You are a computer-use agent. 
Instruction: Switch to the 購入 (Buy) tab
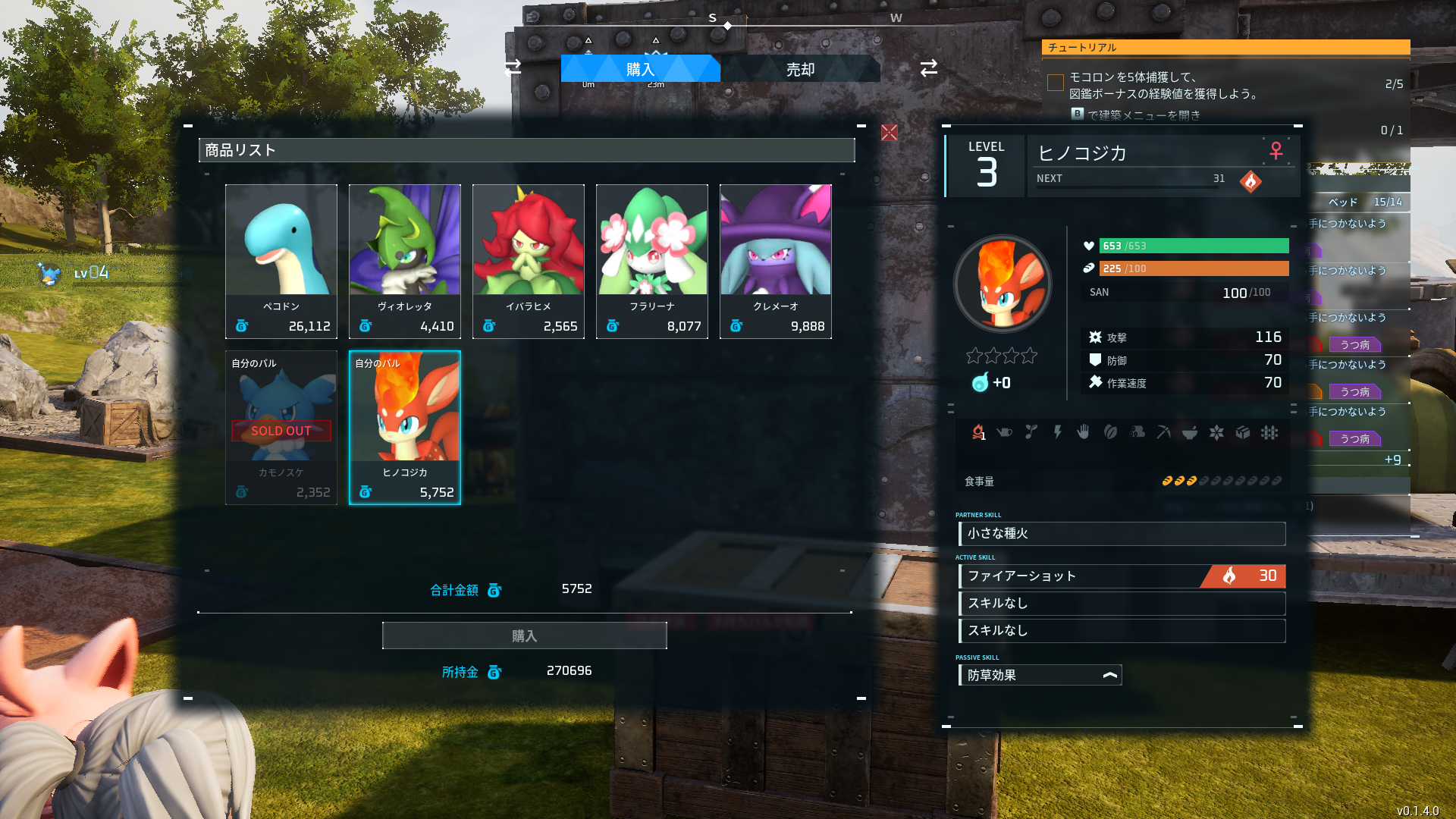(x=639, y=69)
